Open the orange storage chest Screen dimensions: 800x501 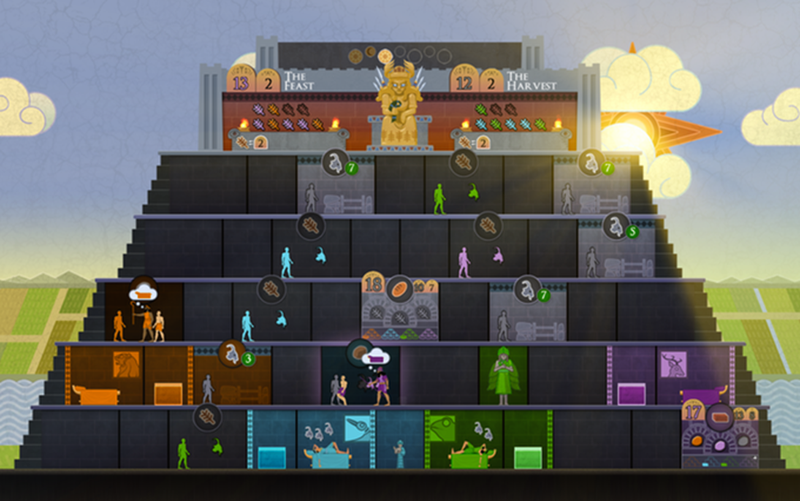[x=168, y=393]
